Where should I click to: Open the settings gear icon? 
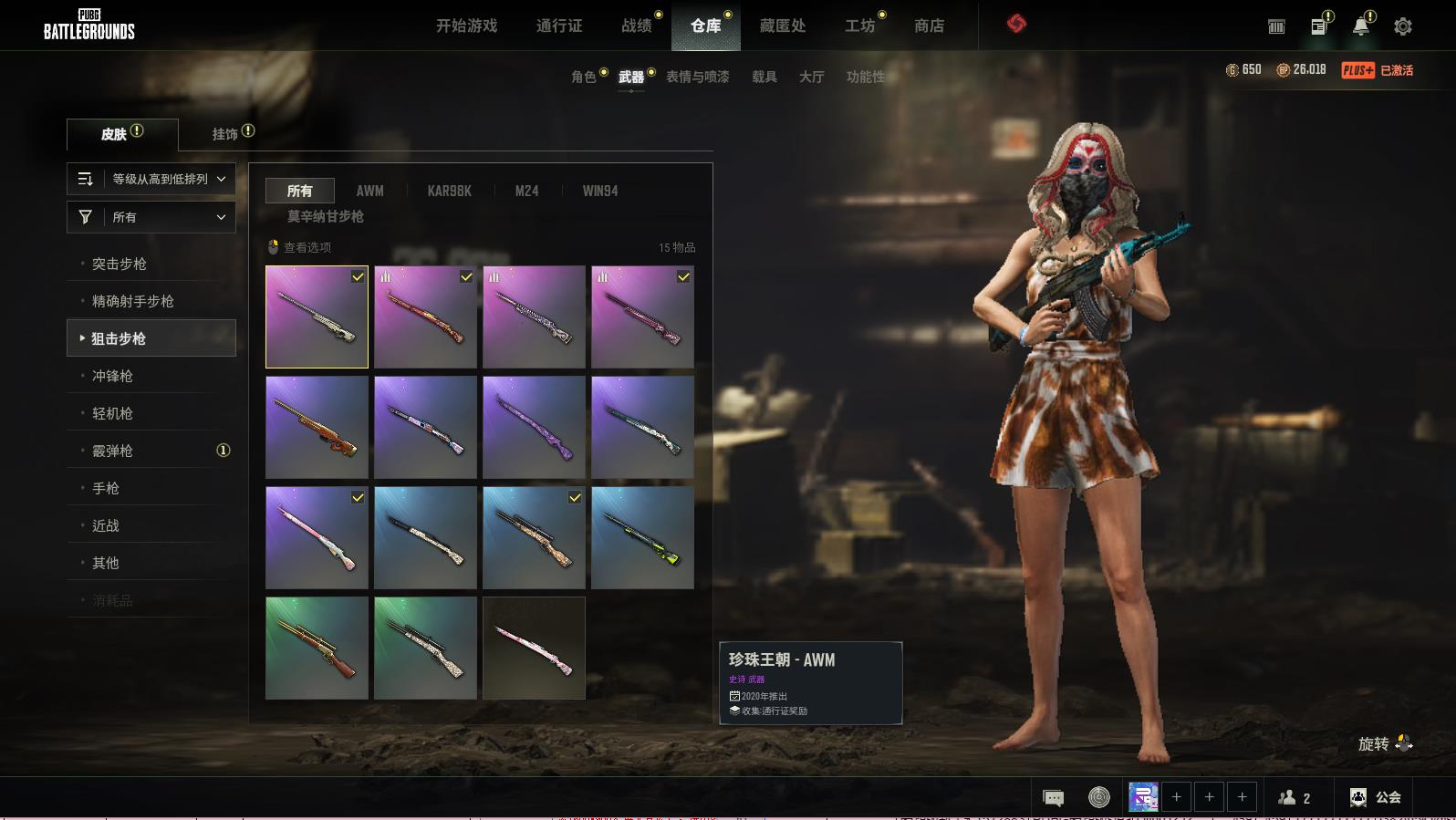(1403, 26)
